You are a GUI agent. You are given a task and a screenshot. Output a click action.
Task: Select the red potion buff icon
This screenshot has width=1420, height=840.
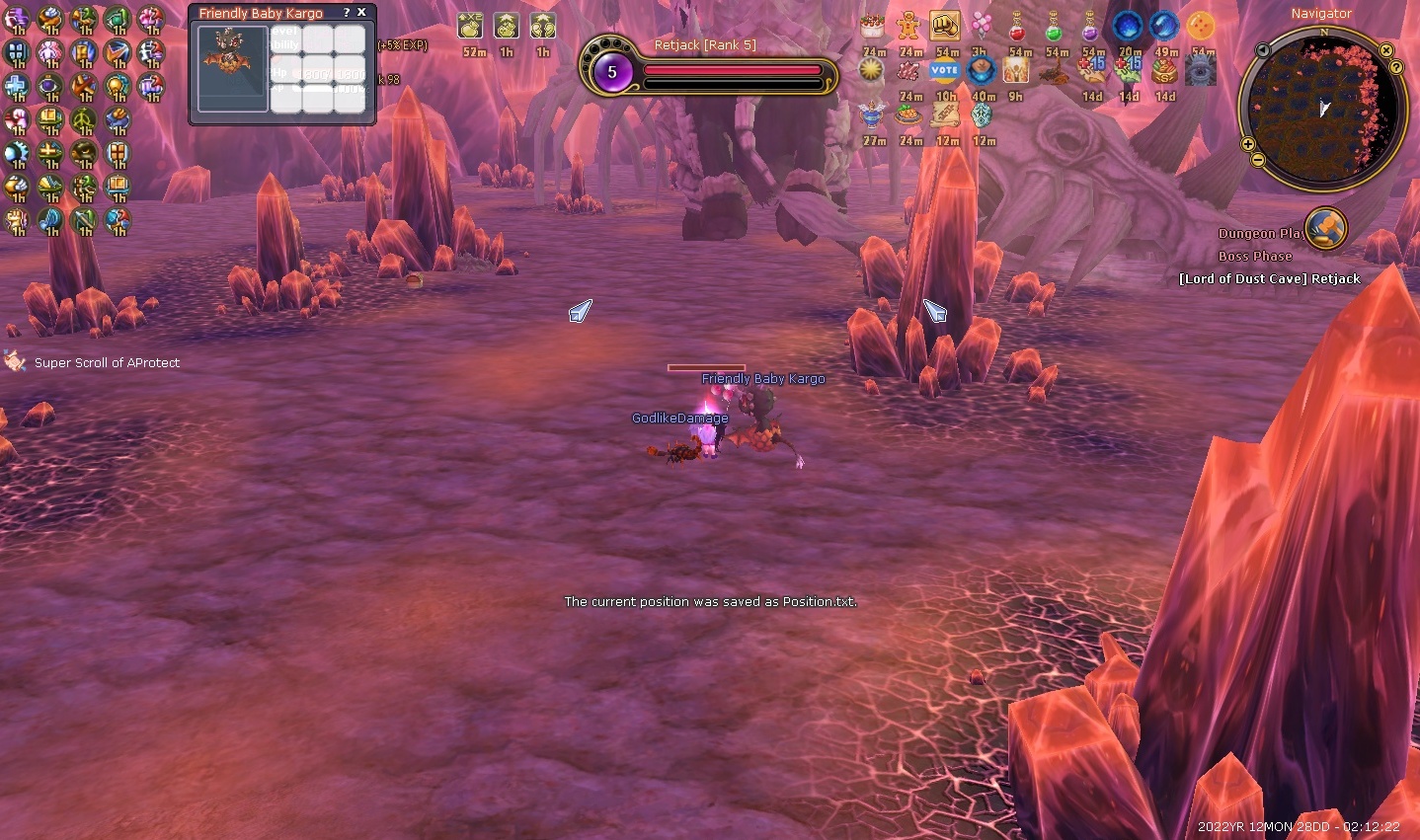coord(1017,26)
